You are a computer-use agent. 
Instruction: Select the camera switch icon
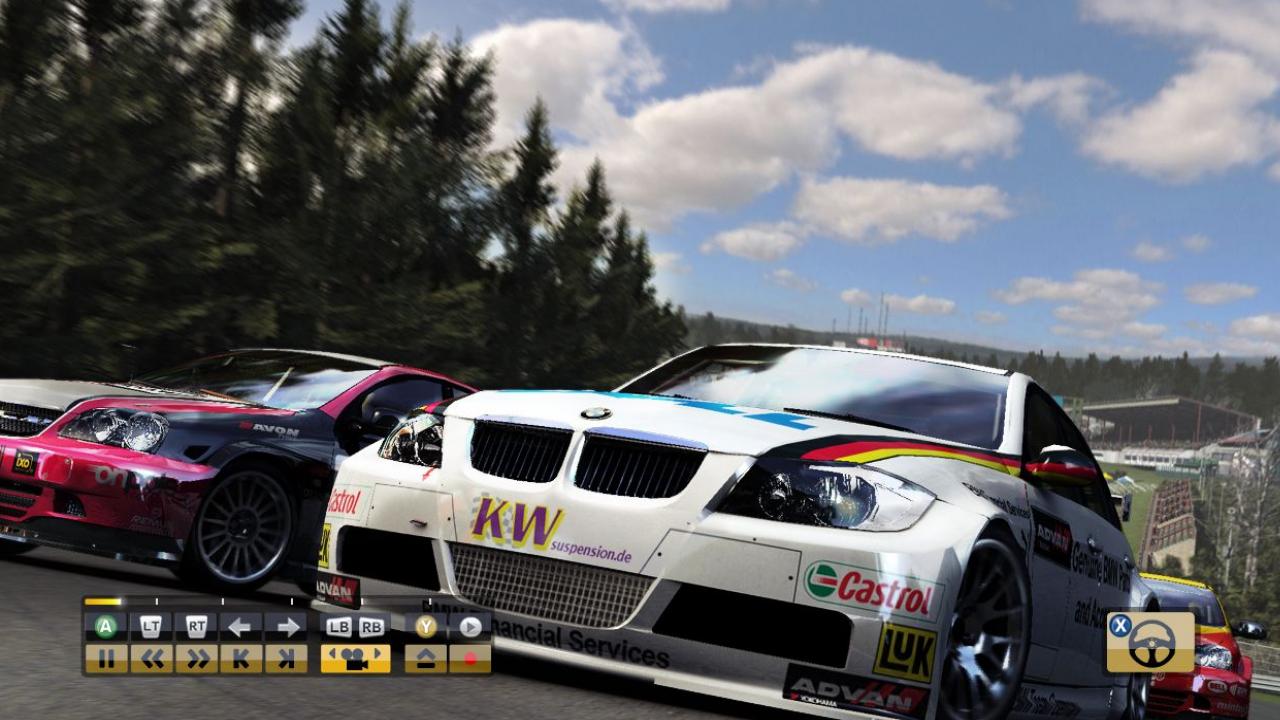coord(357,657)
